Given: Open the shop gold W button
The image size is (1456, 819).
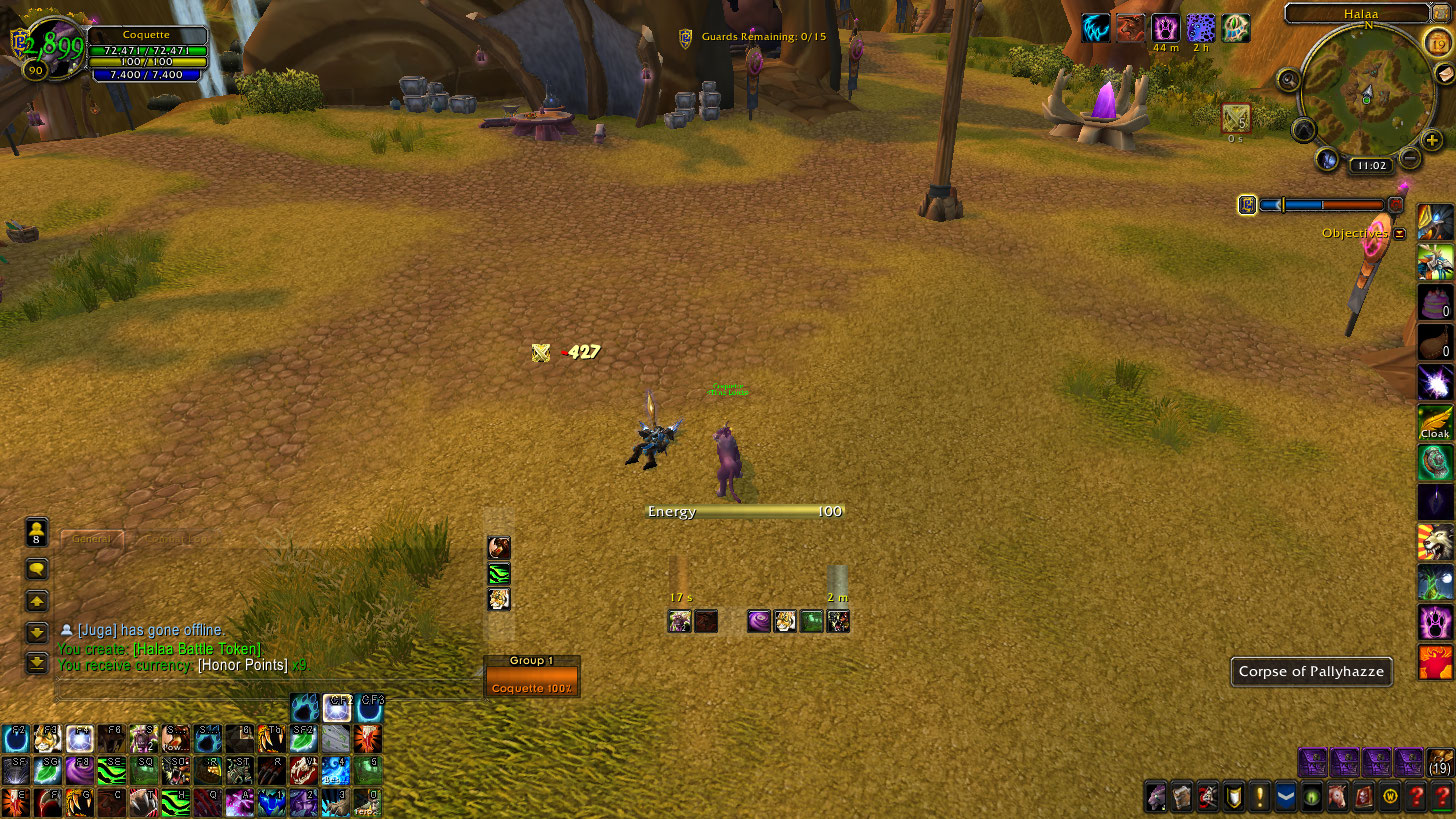Looking at the screenshot, I should click(x=1389, y=797).
